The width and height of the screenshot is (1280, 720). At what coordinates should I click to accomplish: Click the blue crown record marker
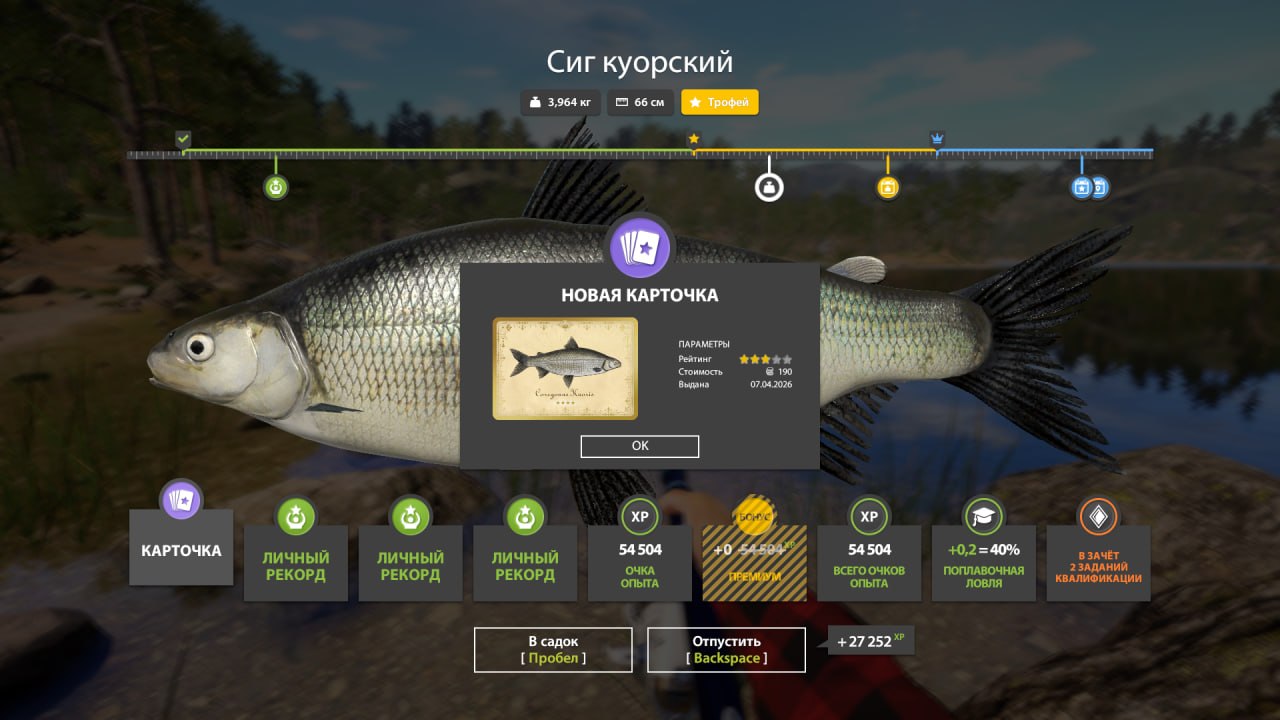click(937, 139)
